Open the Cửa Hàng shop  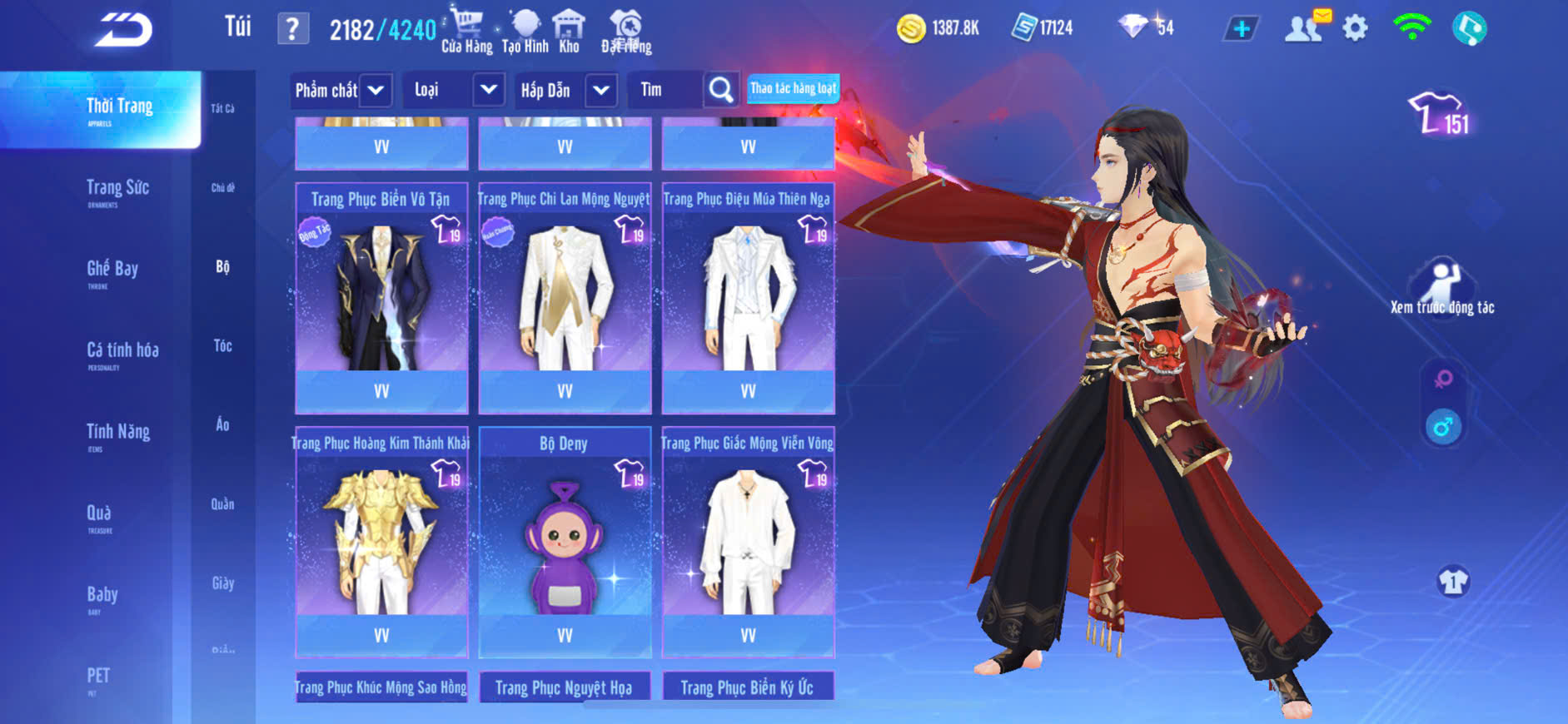(466, 32)
